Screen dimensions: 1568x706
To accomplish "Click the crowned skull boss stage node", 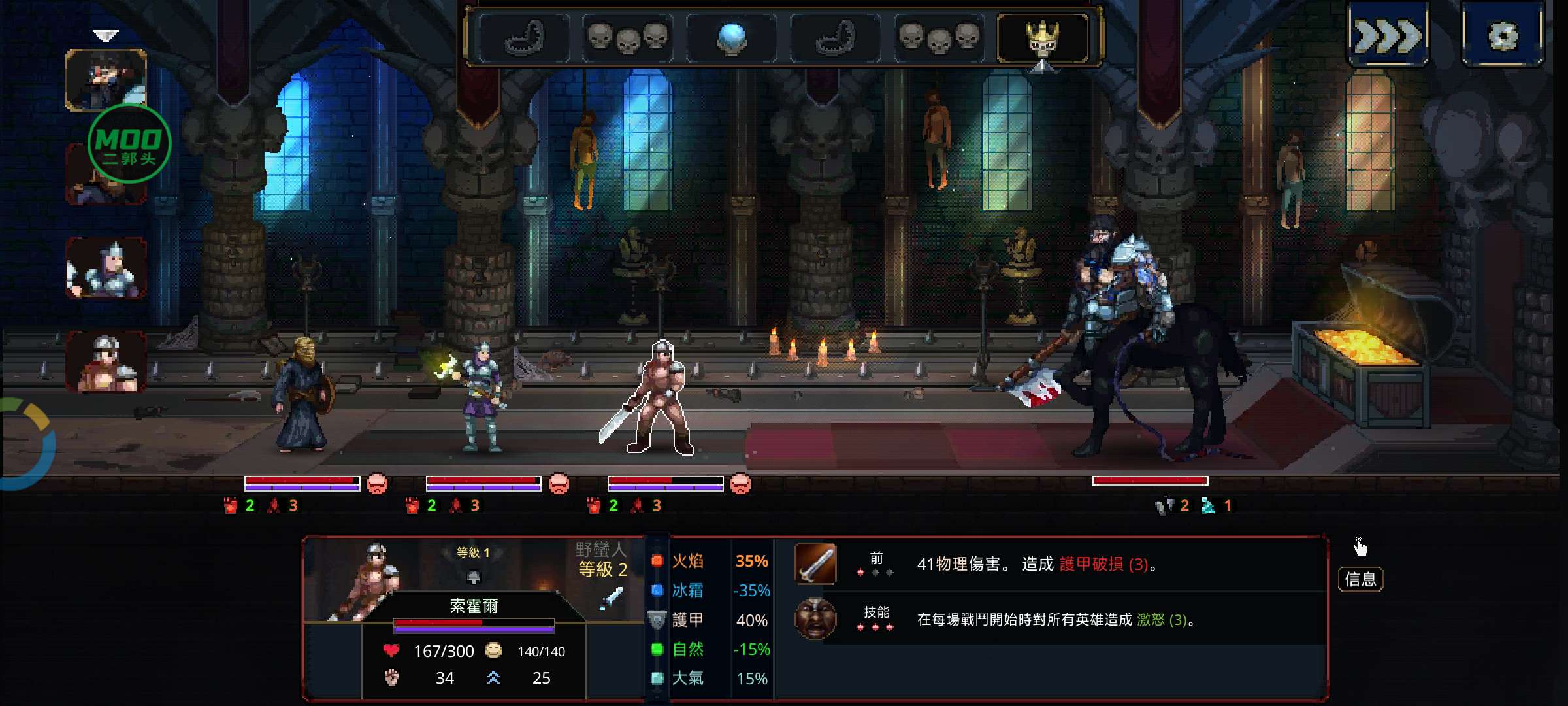I will [1042, 38].
